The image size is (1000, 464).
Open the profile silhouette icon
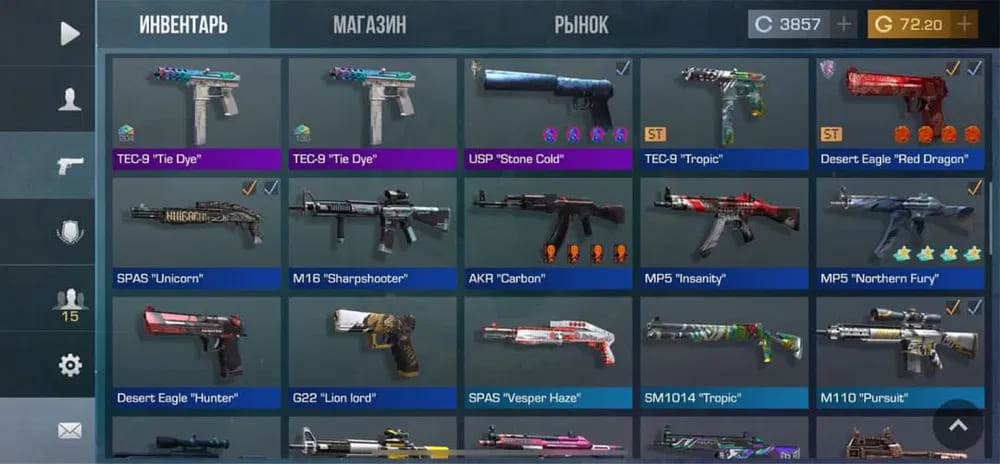69,99
